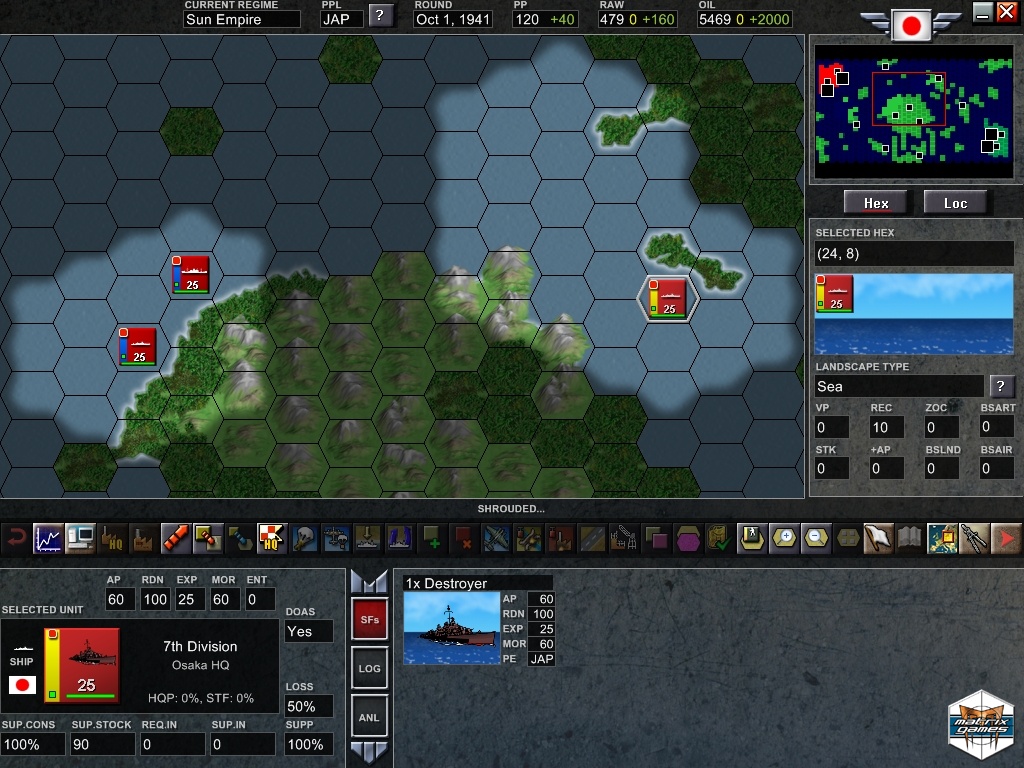Switch to the Hex info view

[876, 203]
